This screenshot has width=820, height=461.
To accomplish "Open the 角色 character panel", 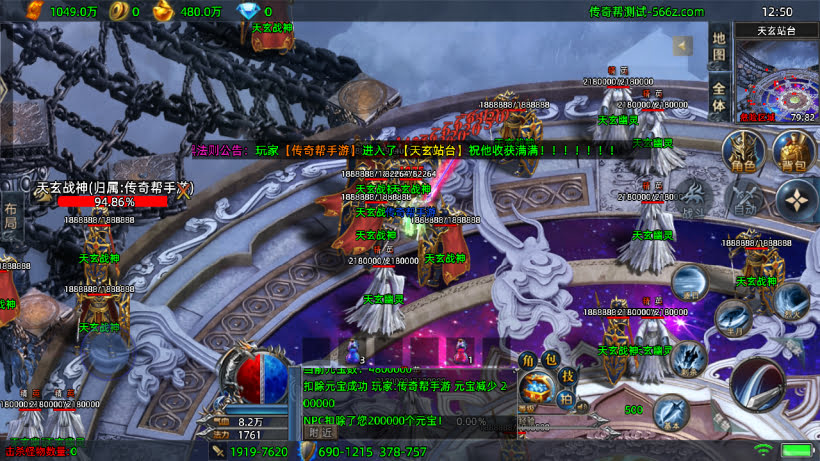I will (x=742, y=153).
